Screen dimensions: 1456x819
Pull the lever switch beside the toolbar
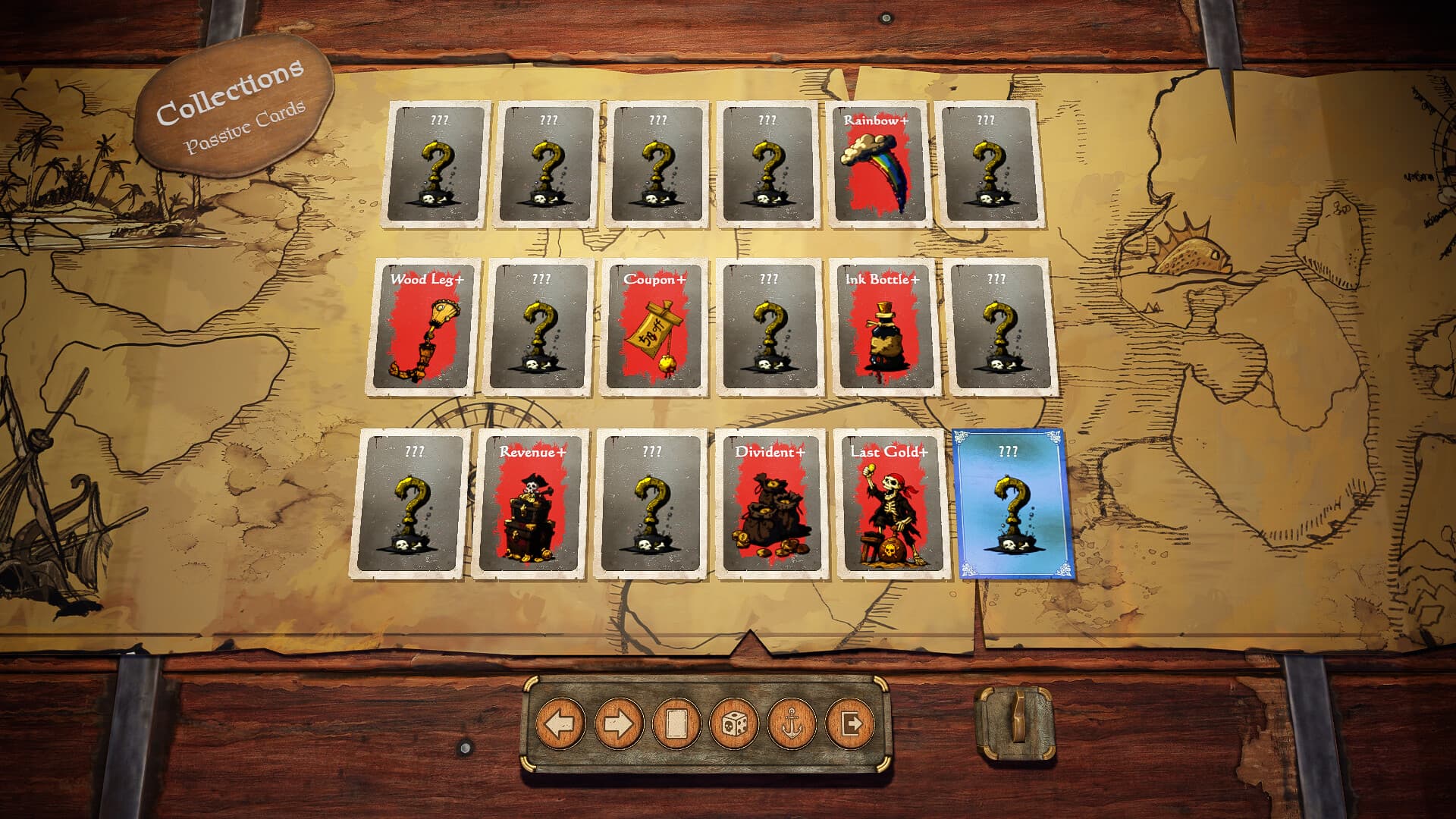tap(1015, 726)
